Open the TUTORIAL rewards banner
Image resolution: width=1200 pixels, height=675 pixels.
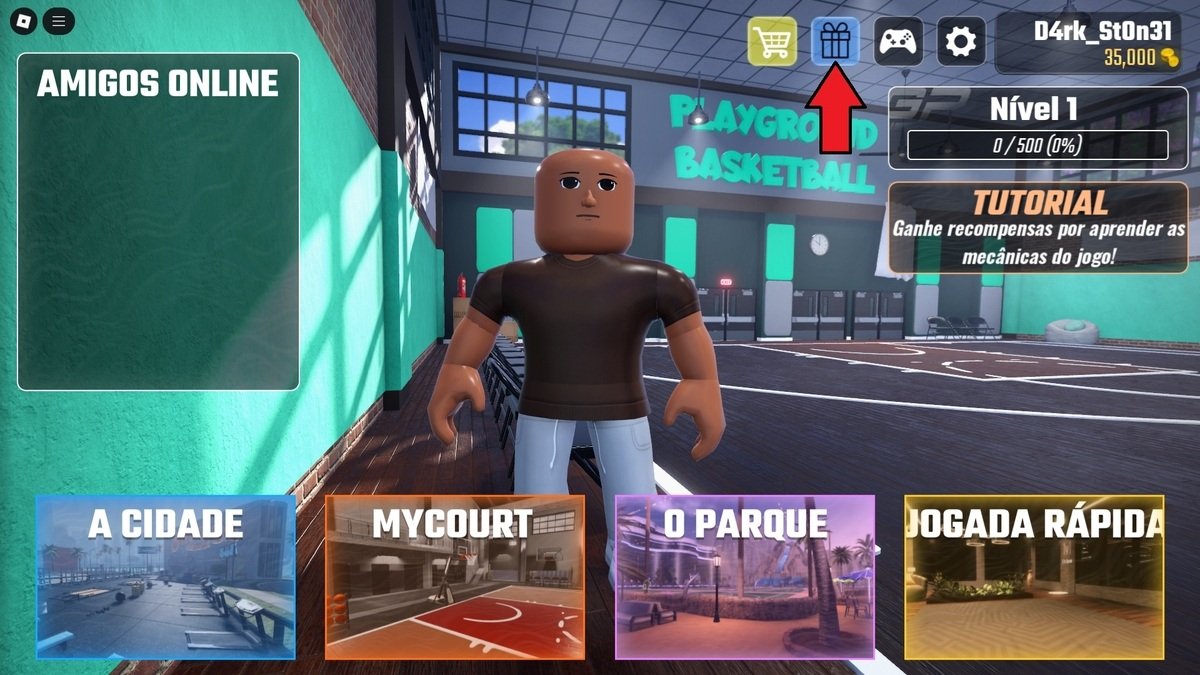1038,228
